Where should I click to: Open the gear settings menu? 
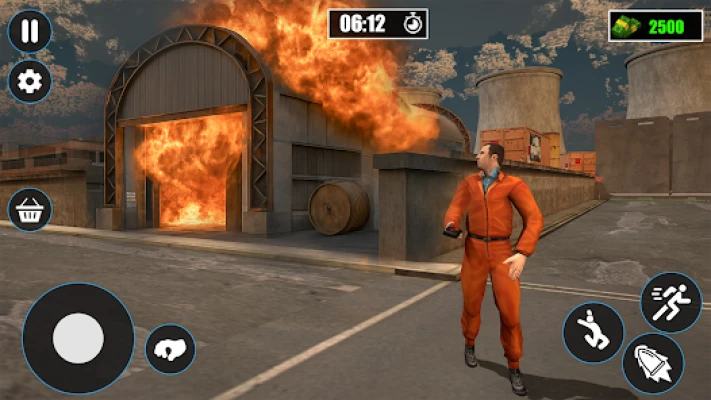tap(30, 82)
